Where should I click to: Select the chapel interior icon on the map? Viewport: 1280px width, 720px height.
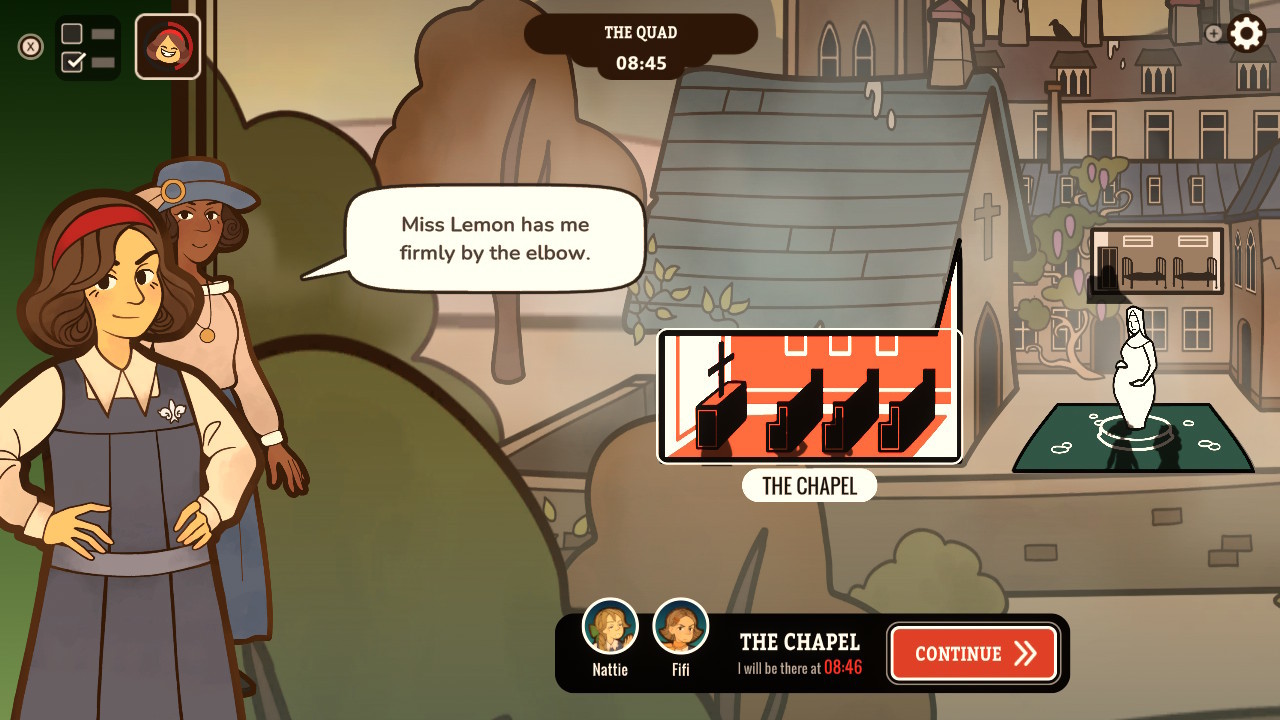pyautogui.click(x=810, y=396)
